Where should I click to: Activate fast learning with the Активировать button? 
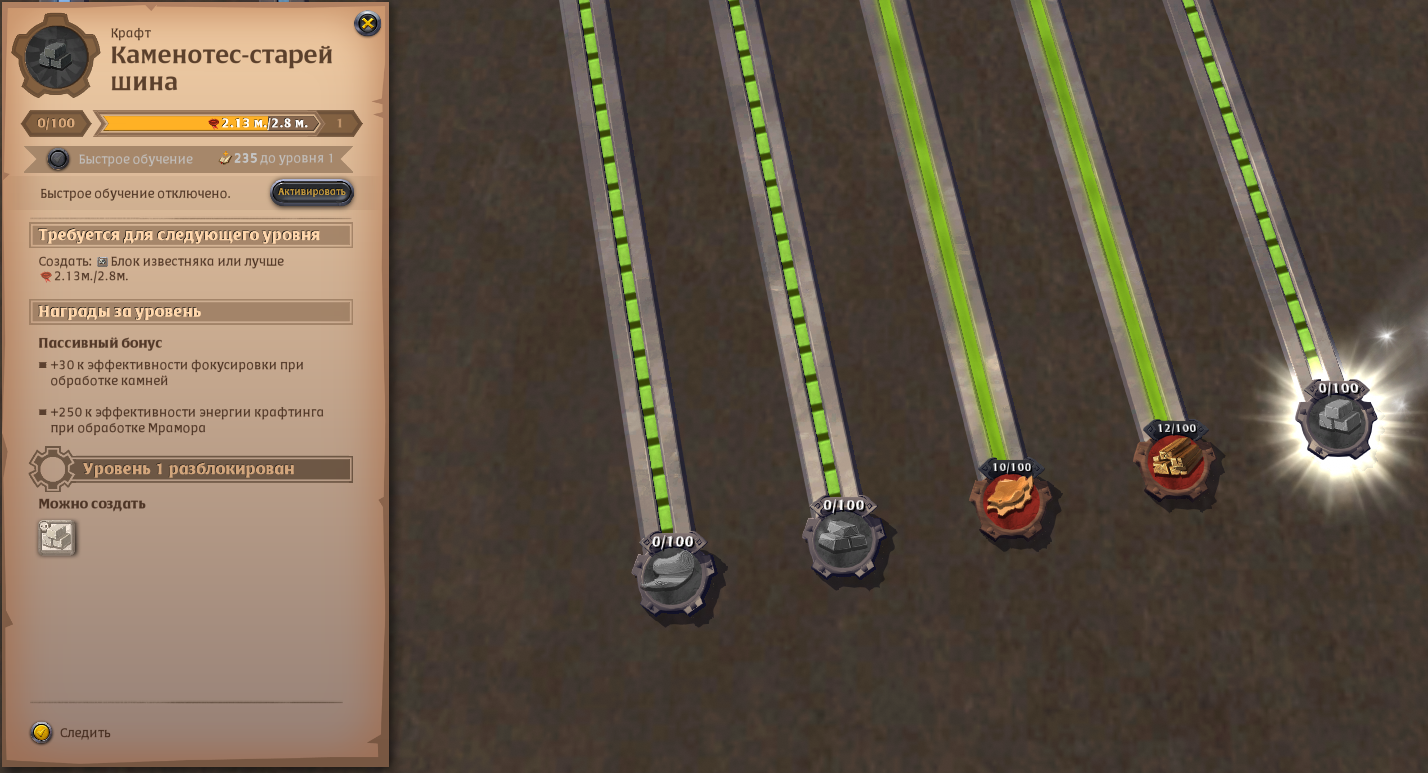(x=312, y=192)
